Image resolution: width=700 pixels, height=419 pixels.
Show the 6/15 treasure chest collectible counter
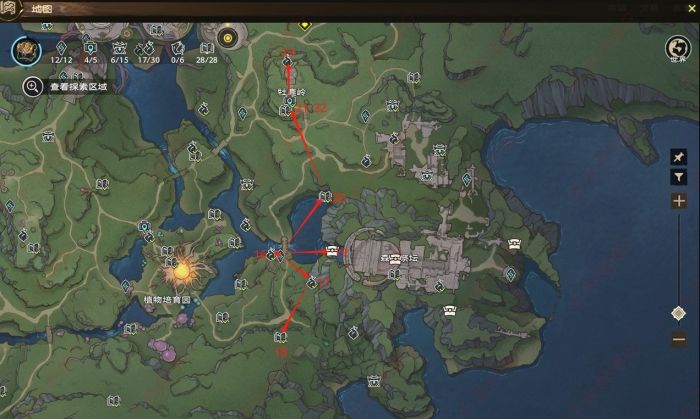point(120,50)
